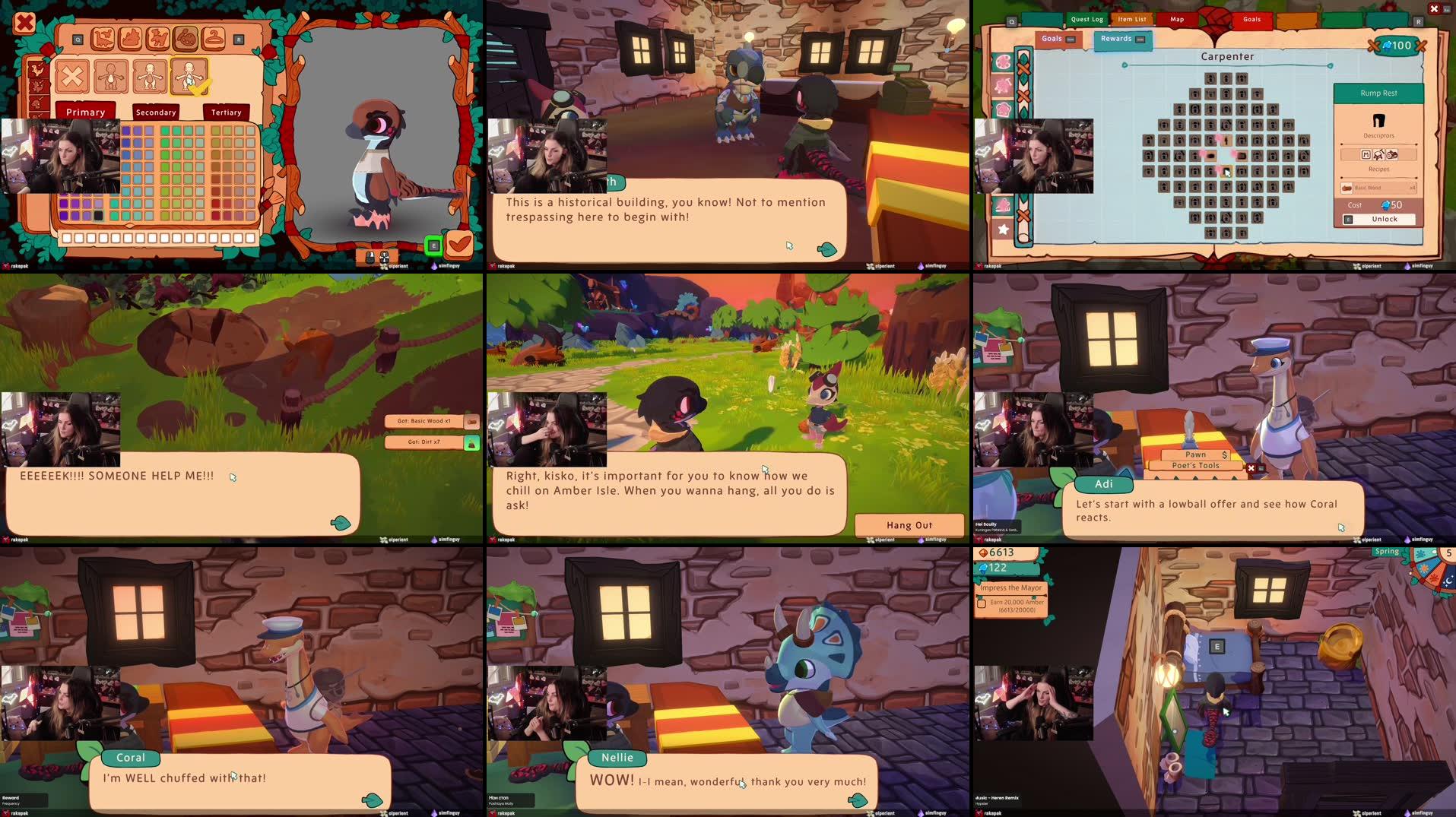
Task: Select the paint palette customization icon
Action: (186, 40)
